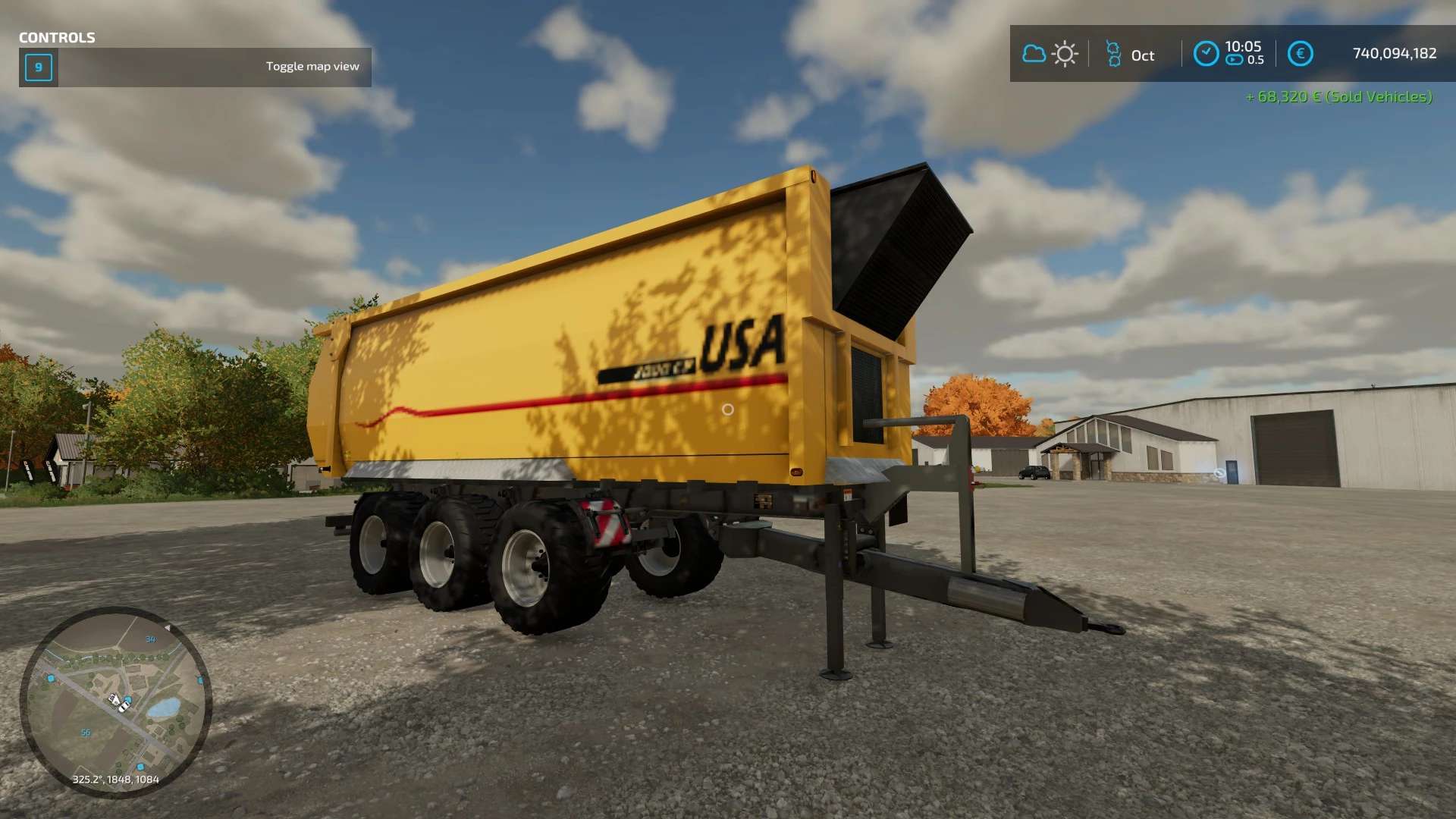Click the clock icon beside the time
This screenshot has width=1456, height=819.
1206,54
